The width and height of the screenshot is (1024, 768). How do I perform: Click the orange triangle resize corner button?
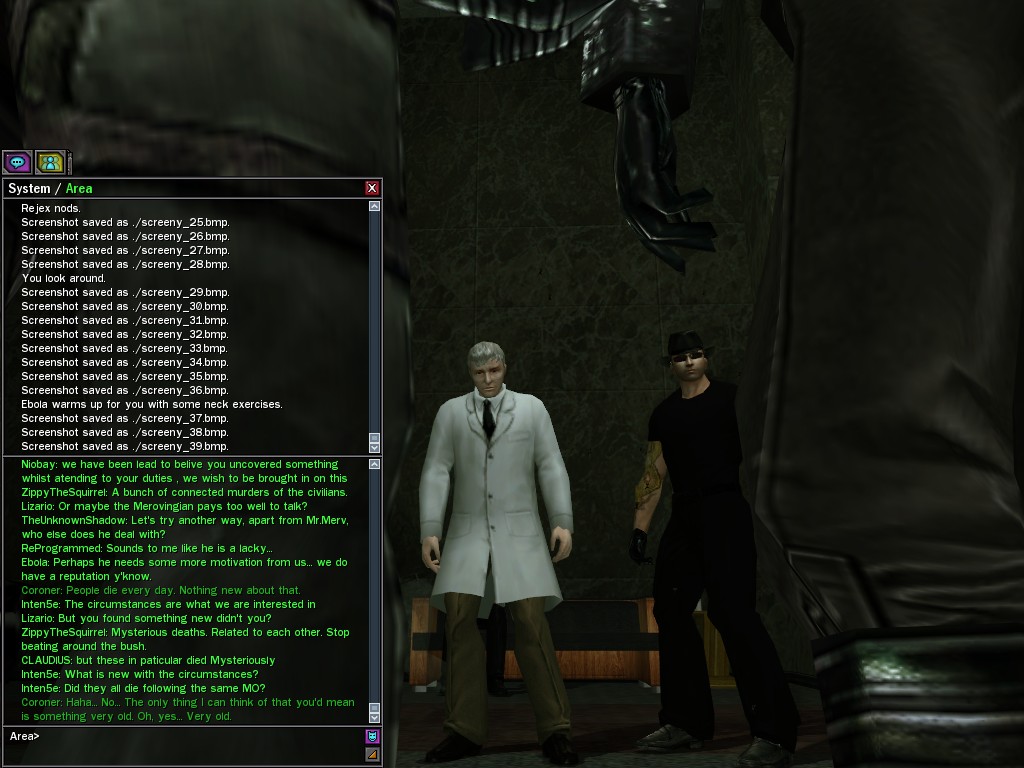(373, 754)
